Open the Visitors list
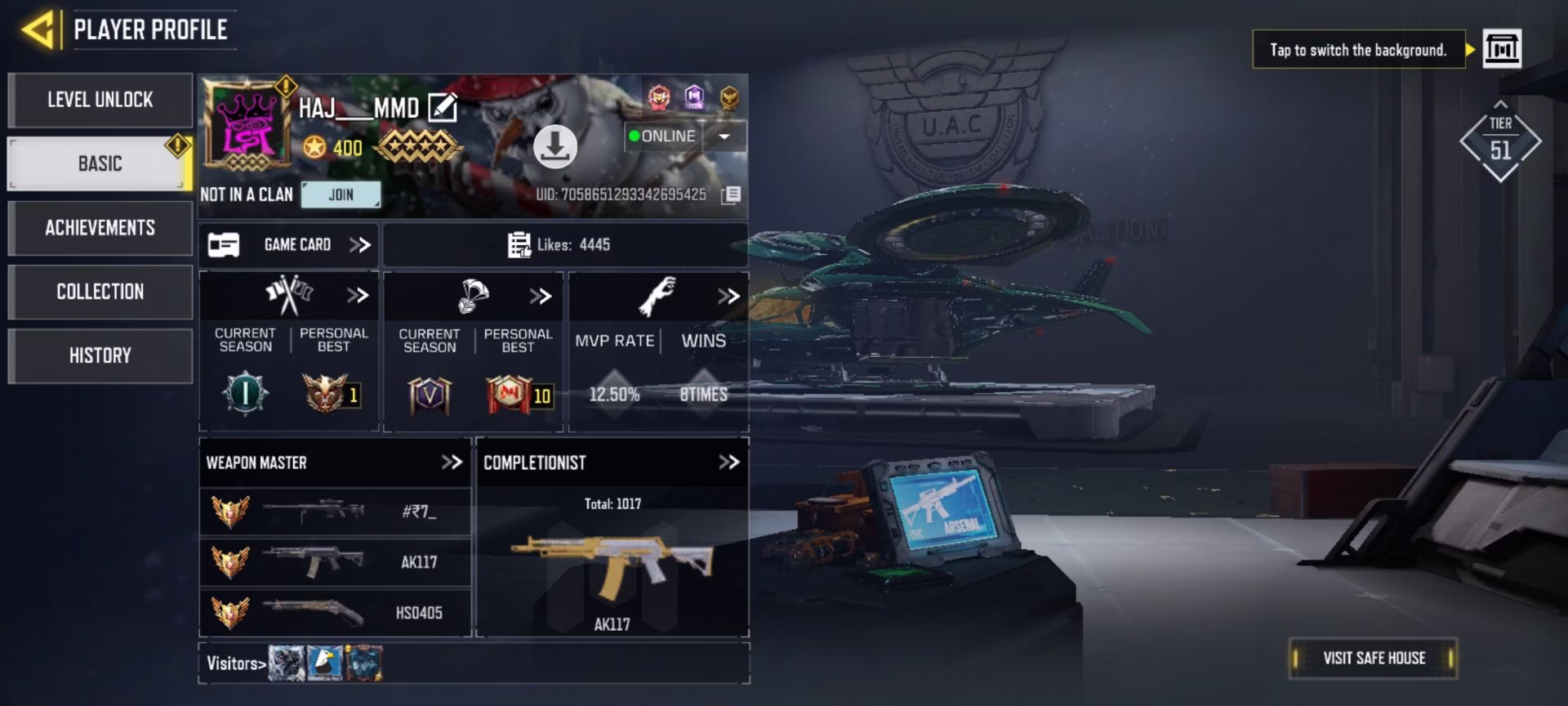The width and height of the screenshot is (1568, 706). [236, 664]
